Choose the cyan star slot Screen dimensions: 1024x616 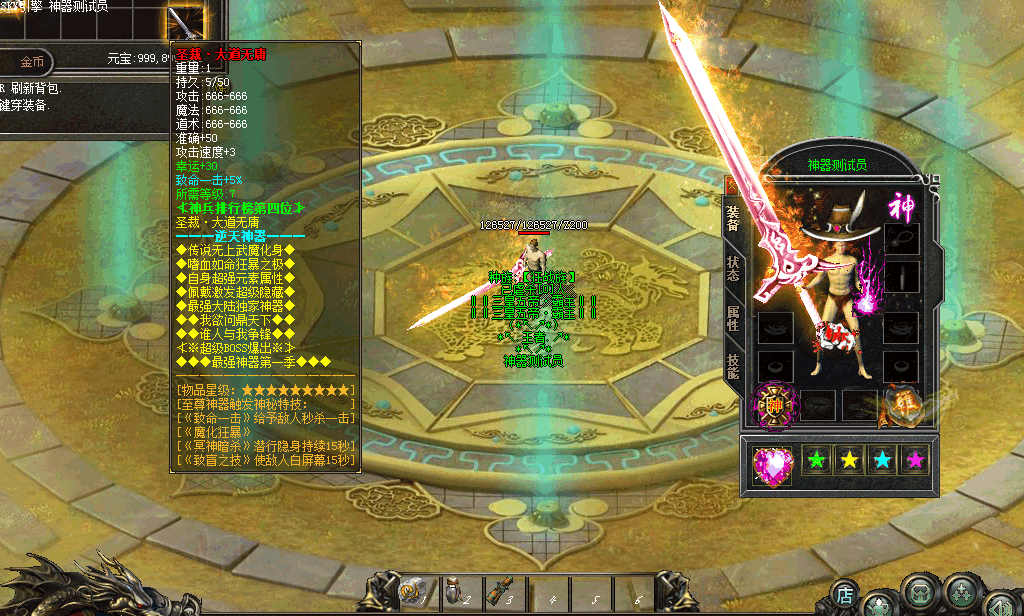pos(883,461)
